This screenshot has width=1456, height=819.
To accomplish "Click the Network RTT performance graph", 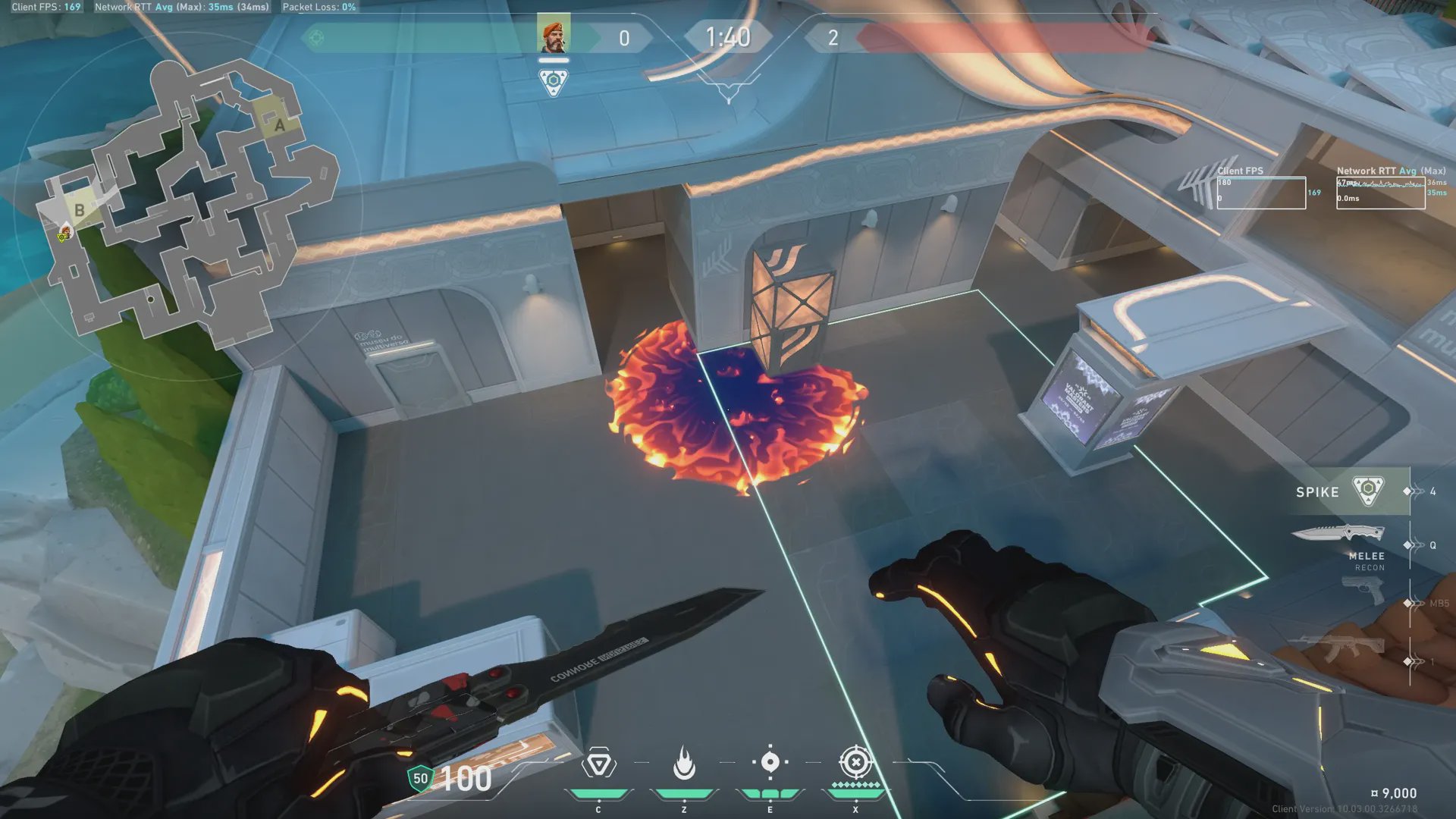I will pyautogui.click(x=1379, y=193).
